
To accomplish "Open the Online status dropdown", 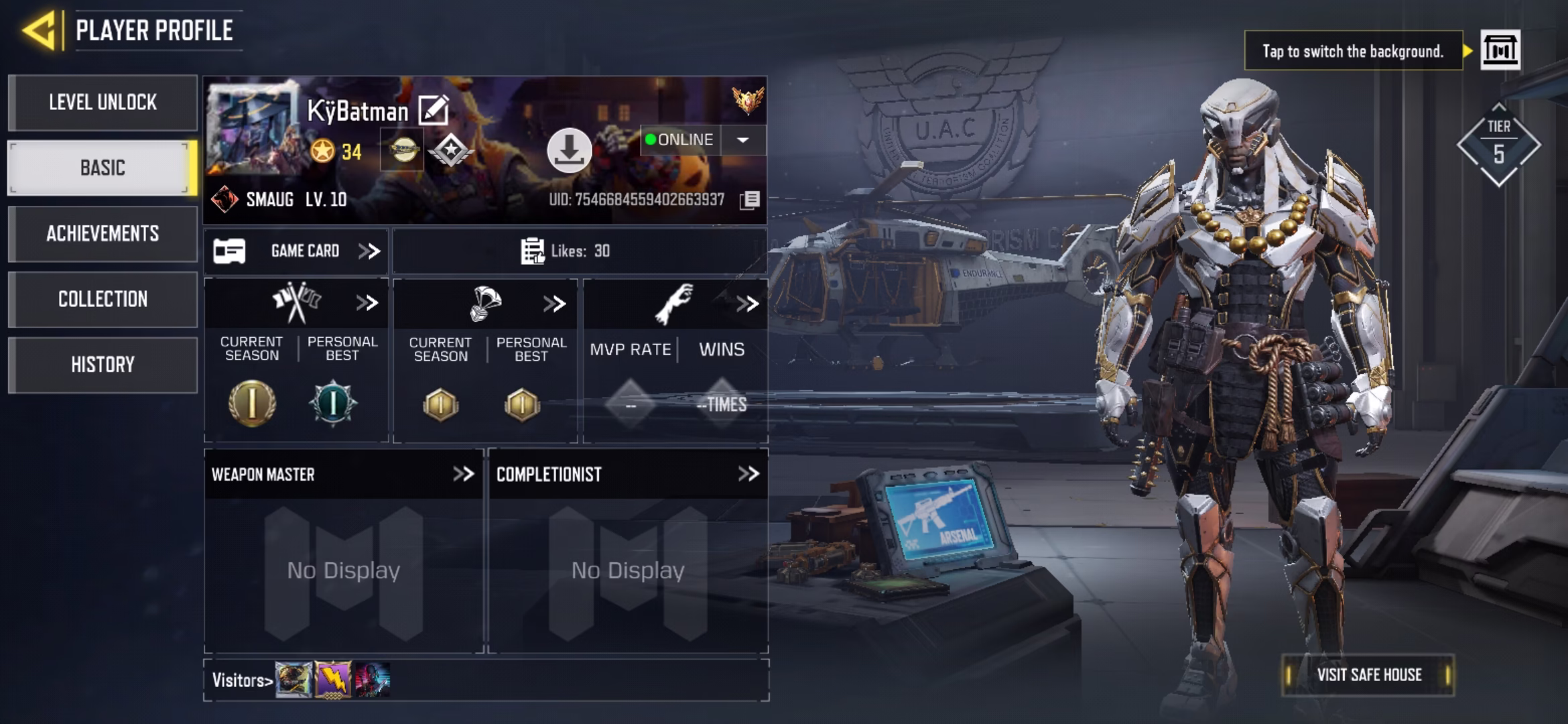I will (x=742, y=140).
